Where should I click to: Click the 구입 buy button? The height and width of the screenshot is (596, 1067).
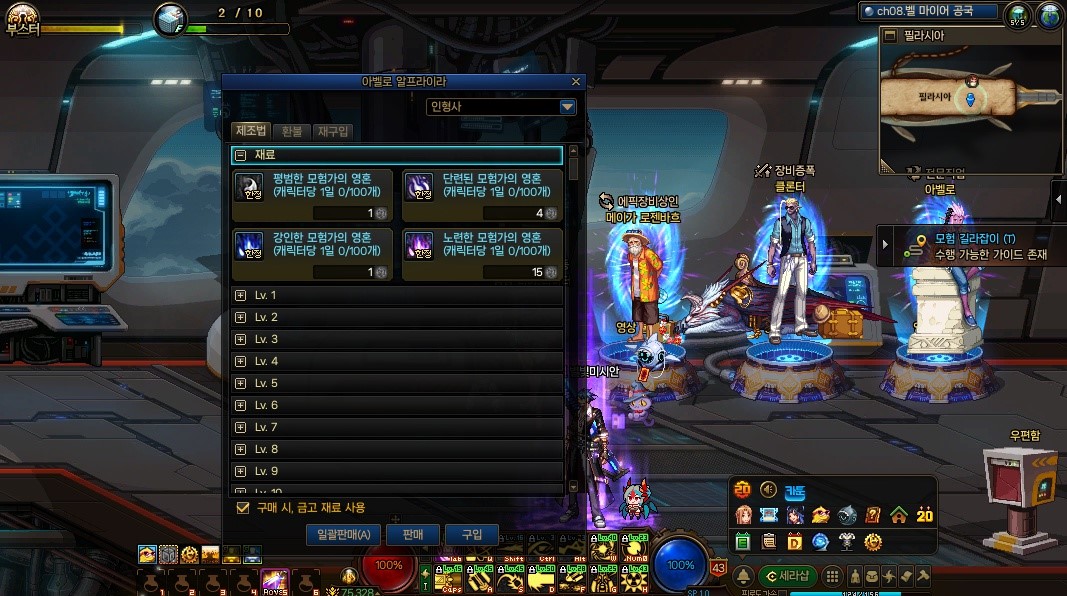click(x=472, y=535)
